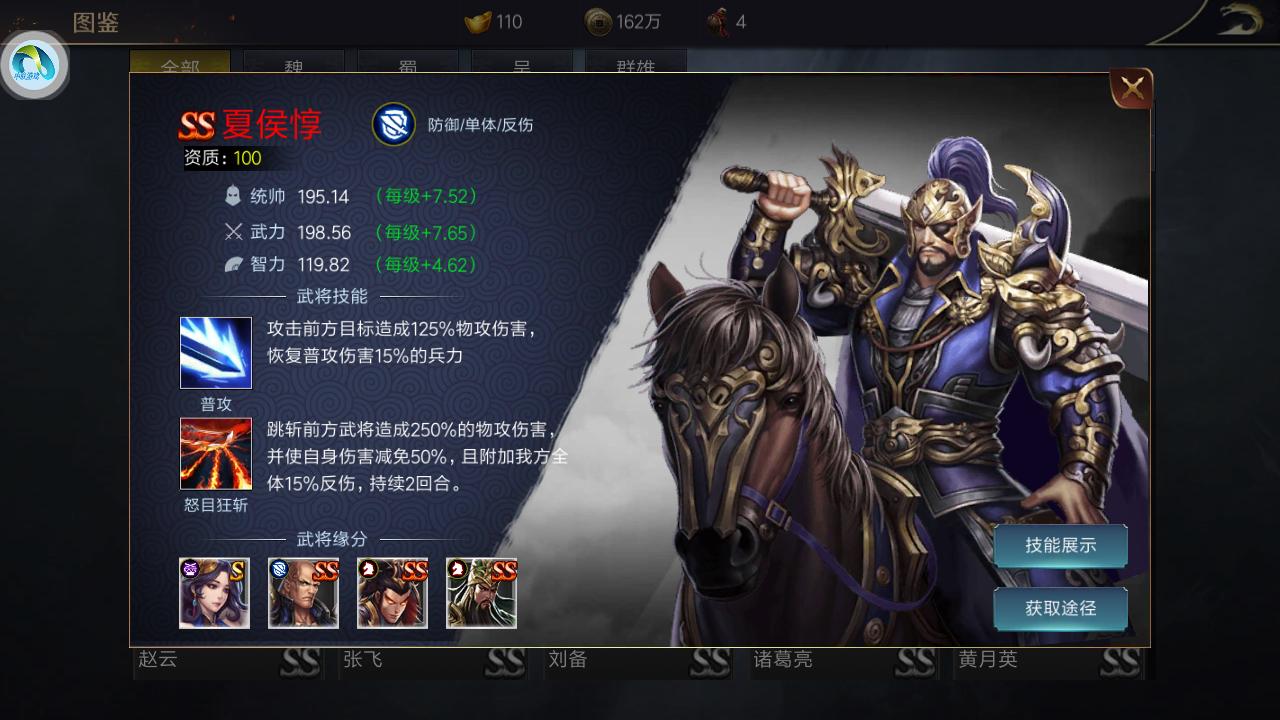The image size is (1280, 720).
Task: Select the bald SS warrior fate portrait
Action: click(303, 593)
